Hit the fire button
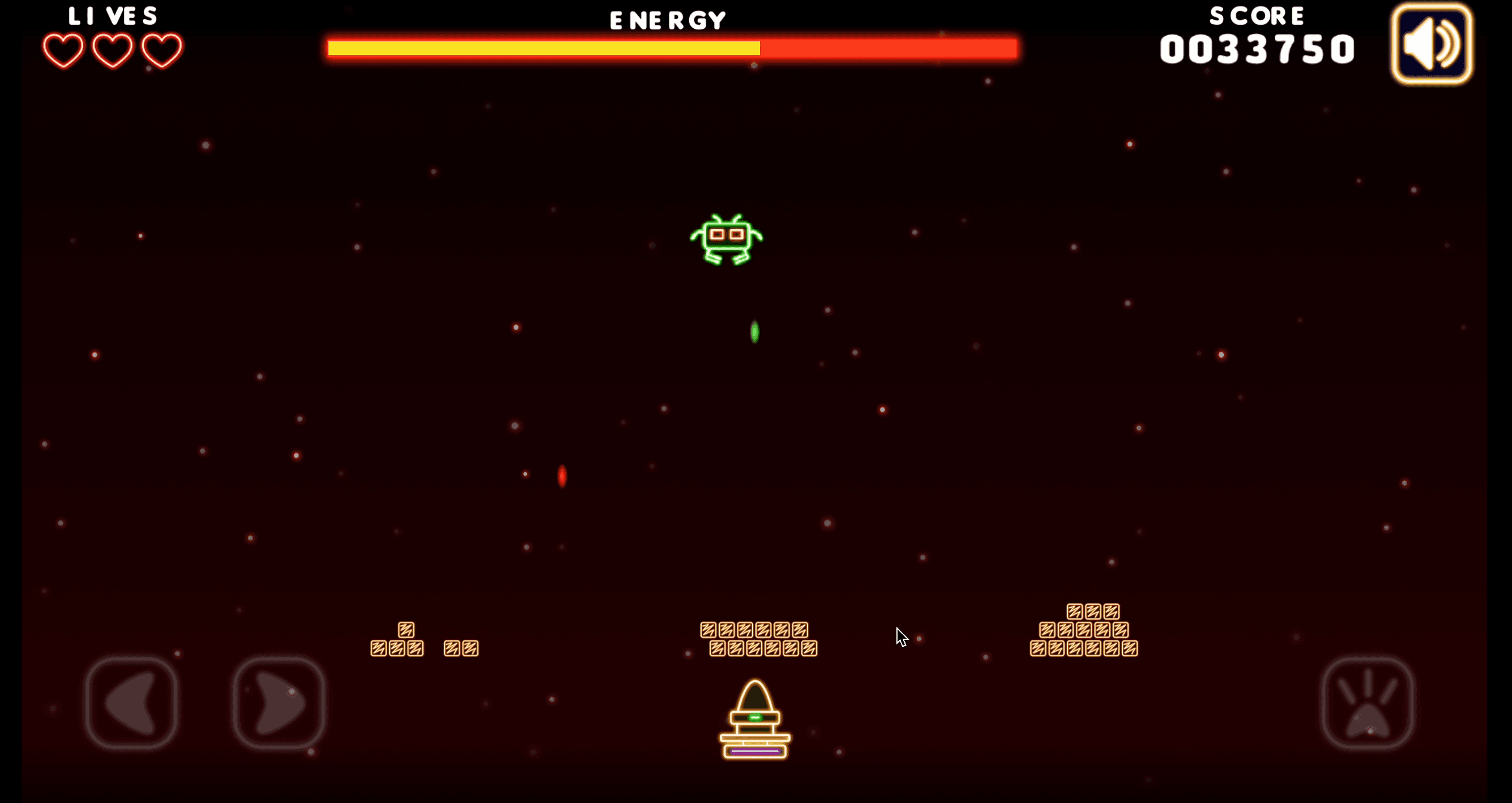The image size is (1512, 803). 1367,703
